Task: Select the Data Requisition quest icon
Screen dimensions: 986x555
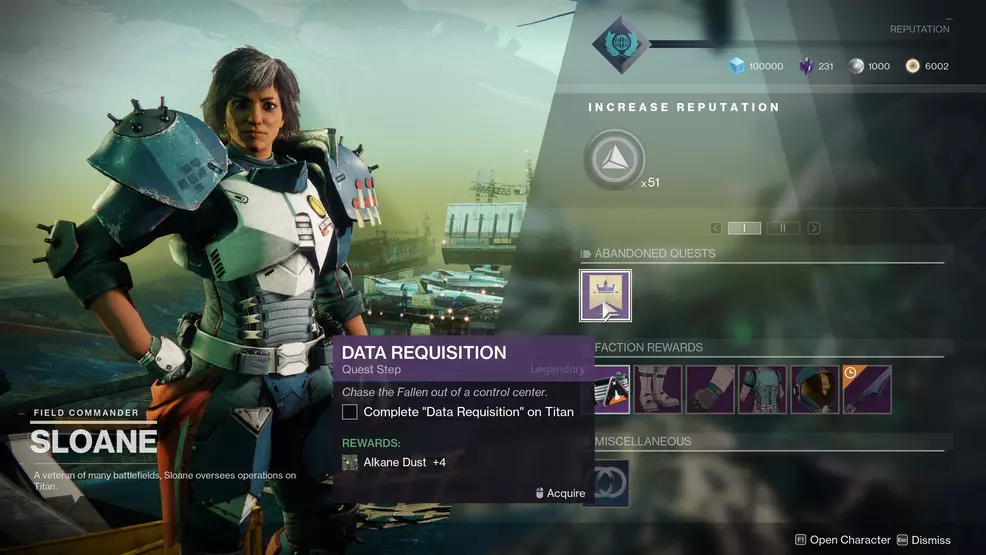Action: (605, 296)
